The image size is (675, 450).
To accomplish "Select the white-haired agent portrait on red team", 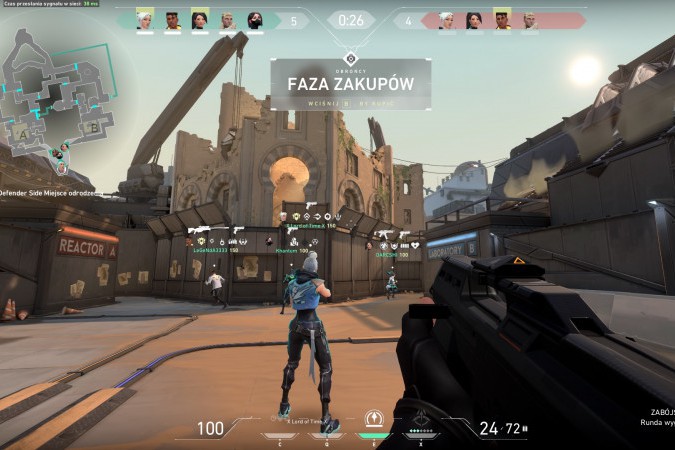I will coord(445,20).
